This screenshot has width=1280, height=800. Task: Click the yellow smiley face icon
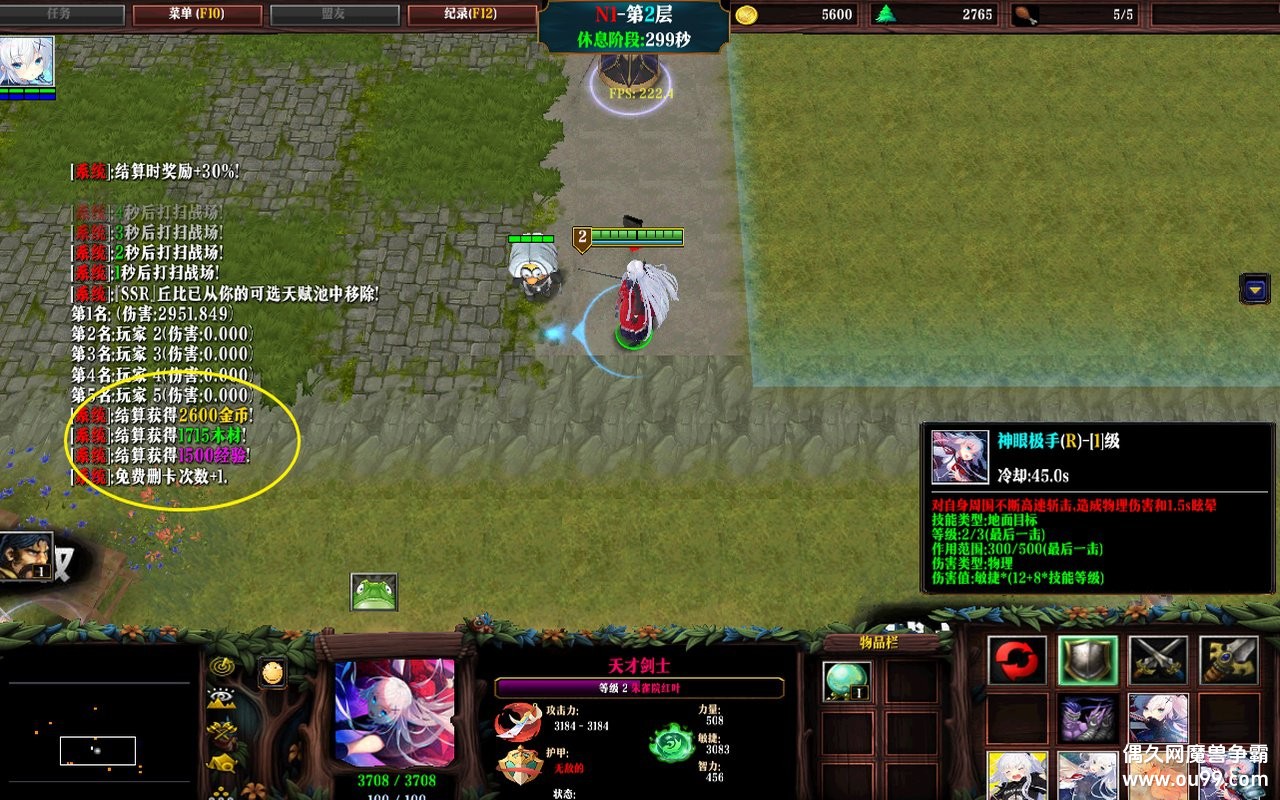(x=272, y=673)
